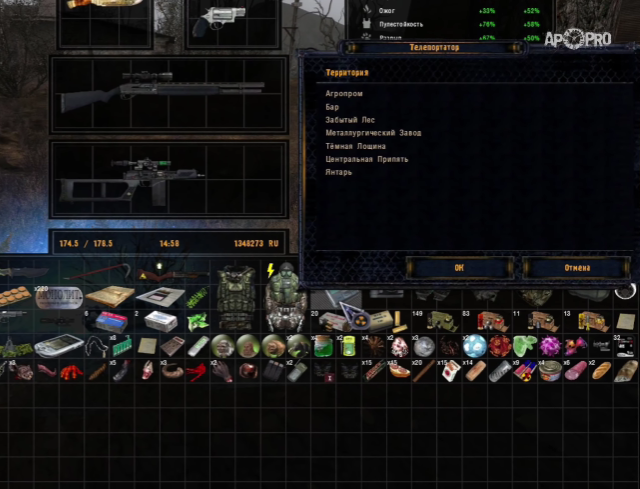Image resolution: width=640 pixels, height=489 pixels.
Task: Select Забытый Лес as destination
Action: click(x=350, y=119)
